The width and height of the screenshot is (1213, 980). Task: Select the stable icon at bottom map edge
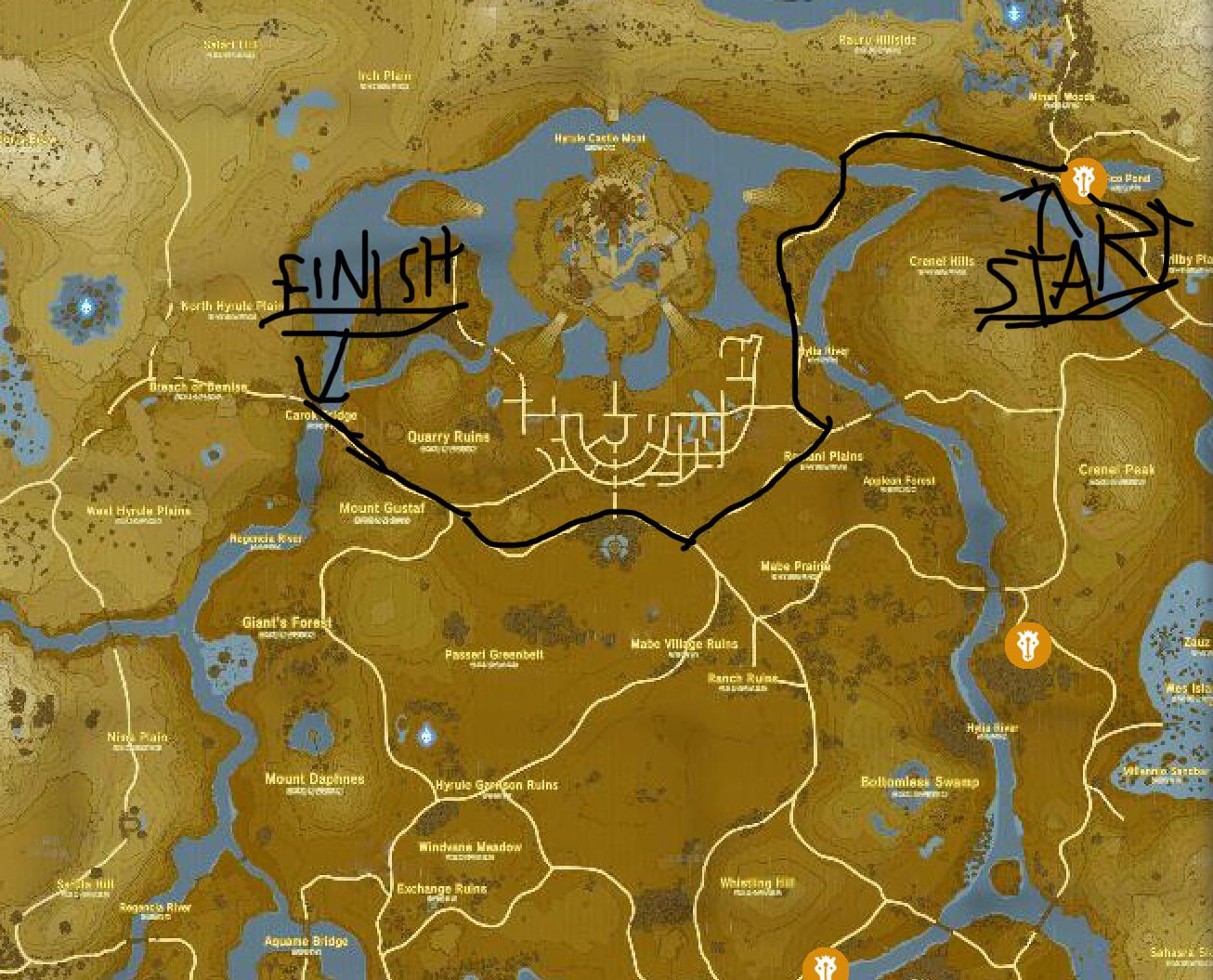(x=823, y=966)
